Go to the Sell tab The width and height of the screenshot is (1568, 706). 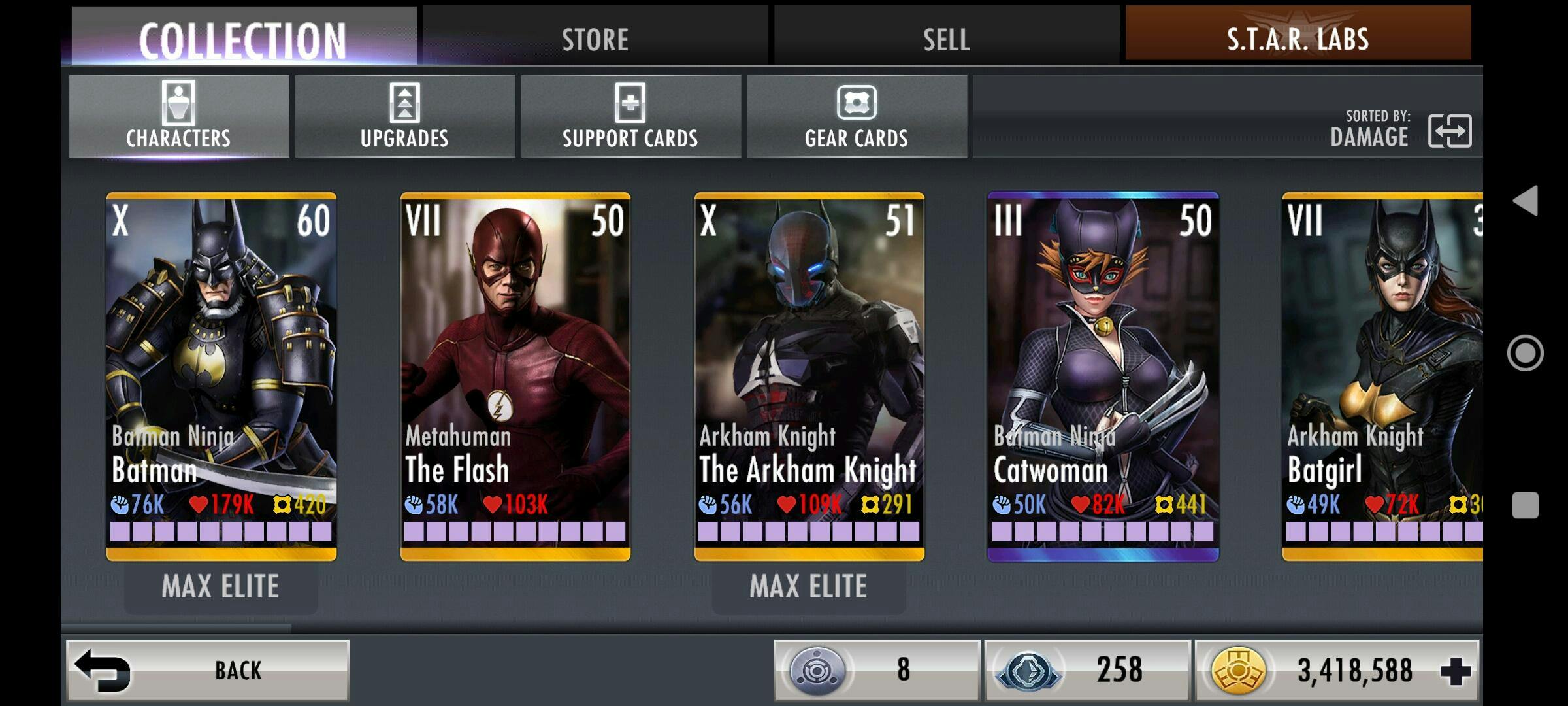pyautogui.click(x=946, y=38)
